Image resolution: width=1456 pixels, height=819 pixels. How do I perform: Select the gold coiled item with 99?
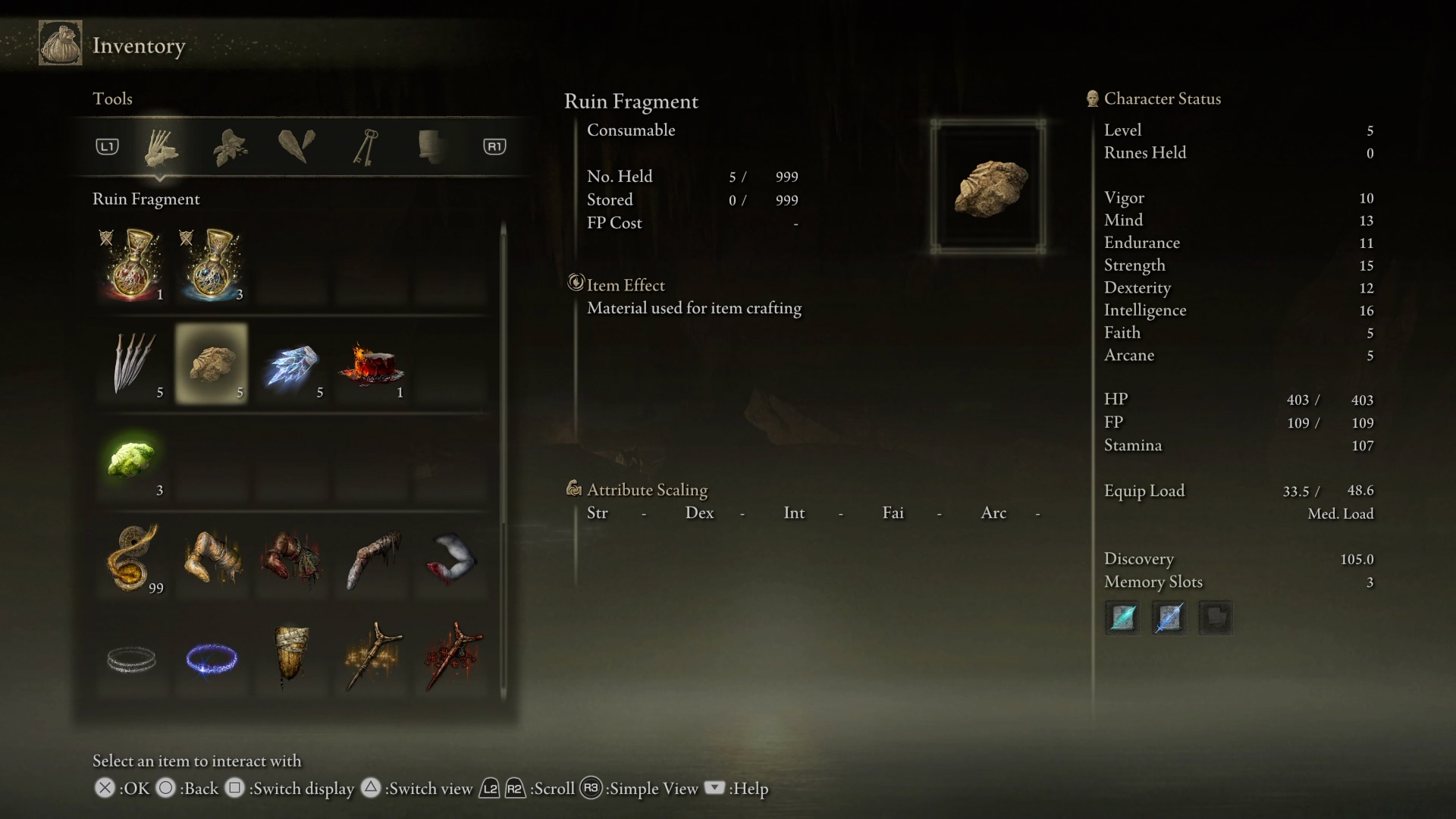(132, 559)
